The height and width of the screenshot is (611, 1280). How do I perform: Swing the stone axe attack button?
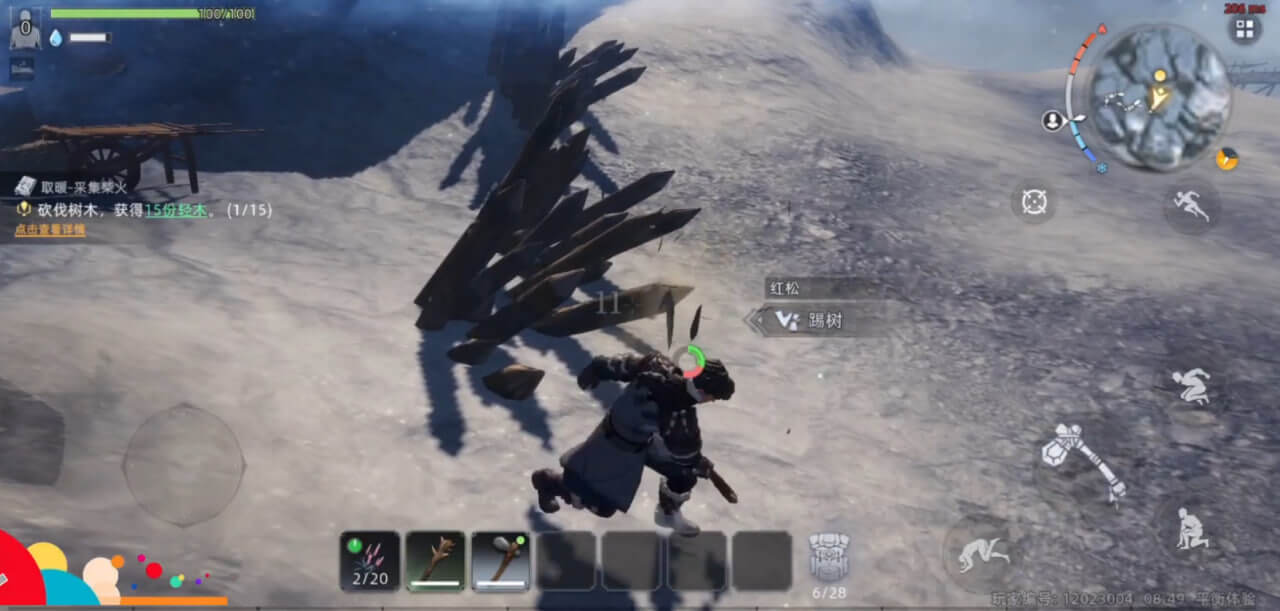click(x=1083, y=462)
